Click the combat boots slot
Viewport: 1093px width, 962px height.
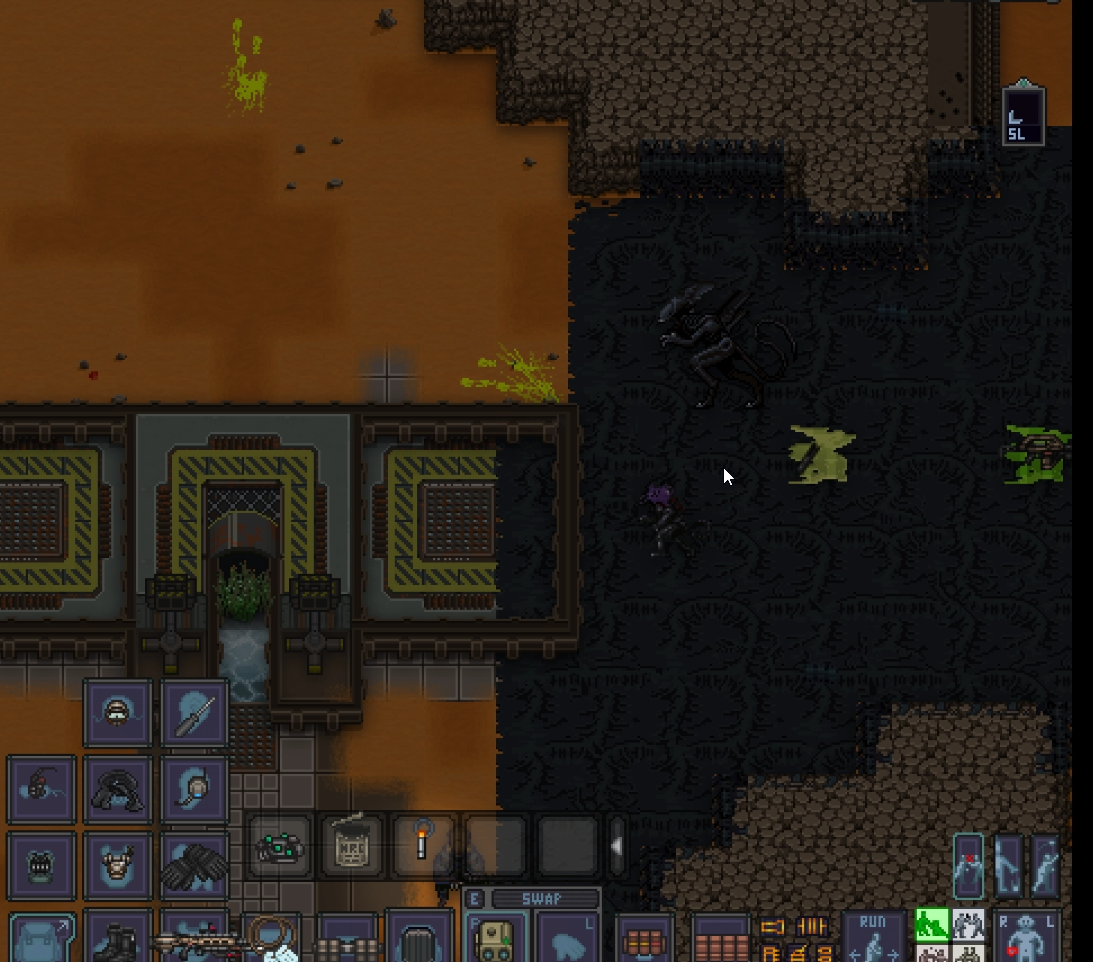click(x=117, y=938)
